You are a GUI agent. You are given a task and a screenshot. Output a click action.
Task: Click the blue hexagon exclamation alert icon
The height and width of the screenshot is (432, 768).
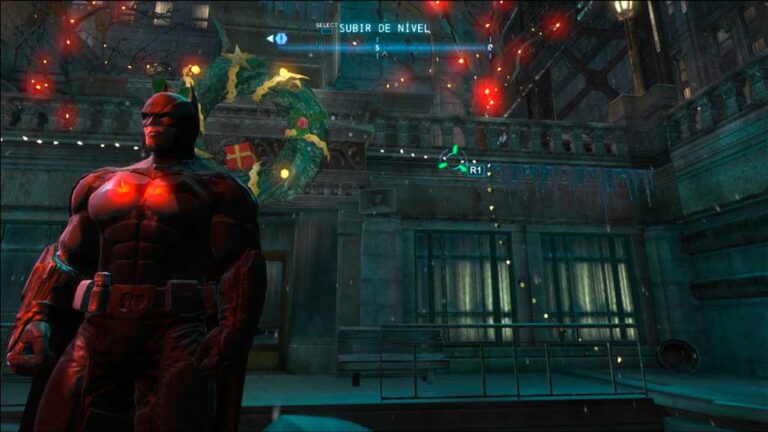(x=281, y=39)
